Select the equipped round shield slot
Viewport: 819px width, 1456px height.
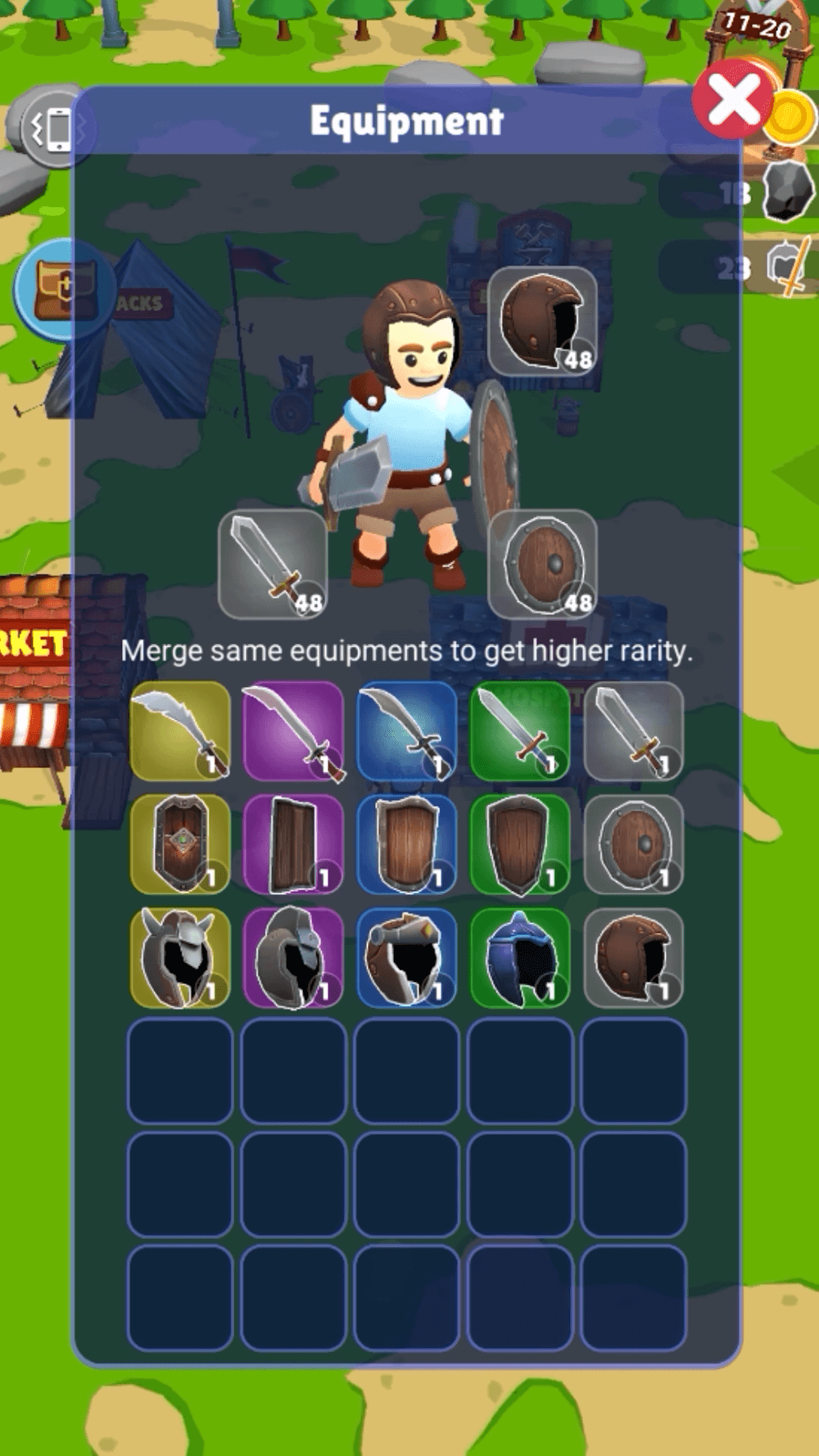[x=542, y=564]
